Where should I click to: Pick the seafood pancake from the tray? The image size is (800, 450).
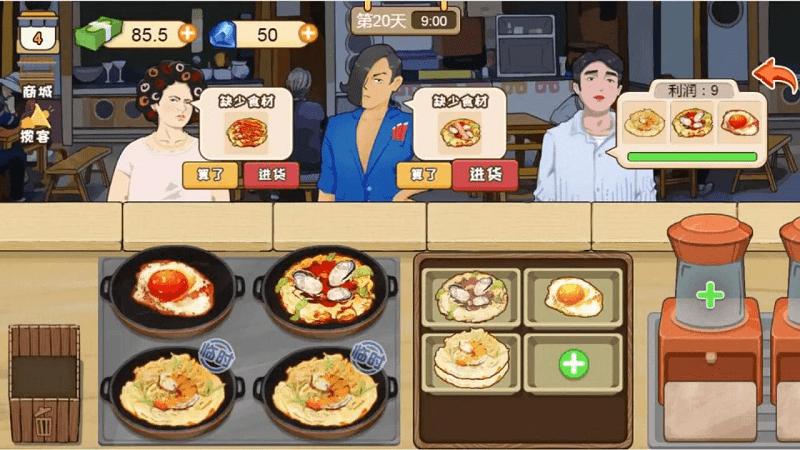point(471,296)
